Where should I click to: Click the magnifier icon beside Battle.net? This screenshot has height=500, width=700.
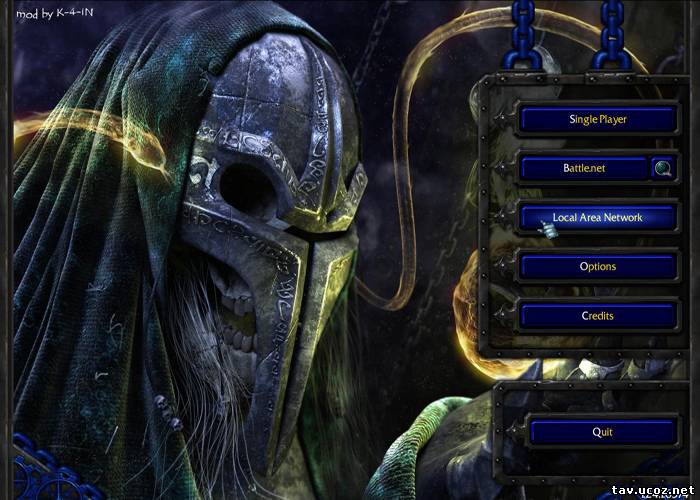tap(663, 168)
